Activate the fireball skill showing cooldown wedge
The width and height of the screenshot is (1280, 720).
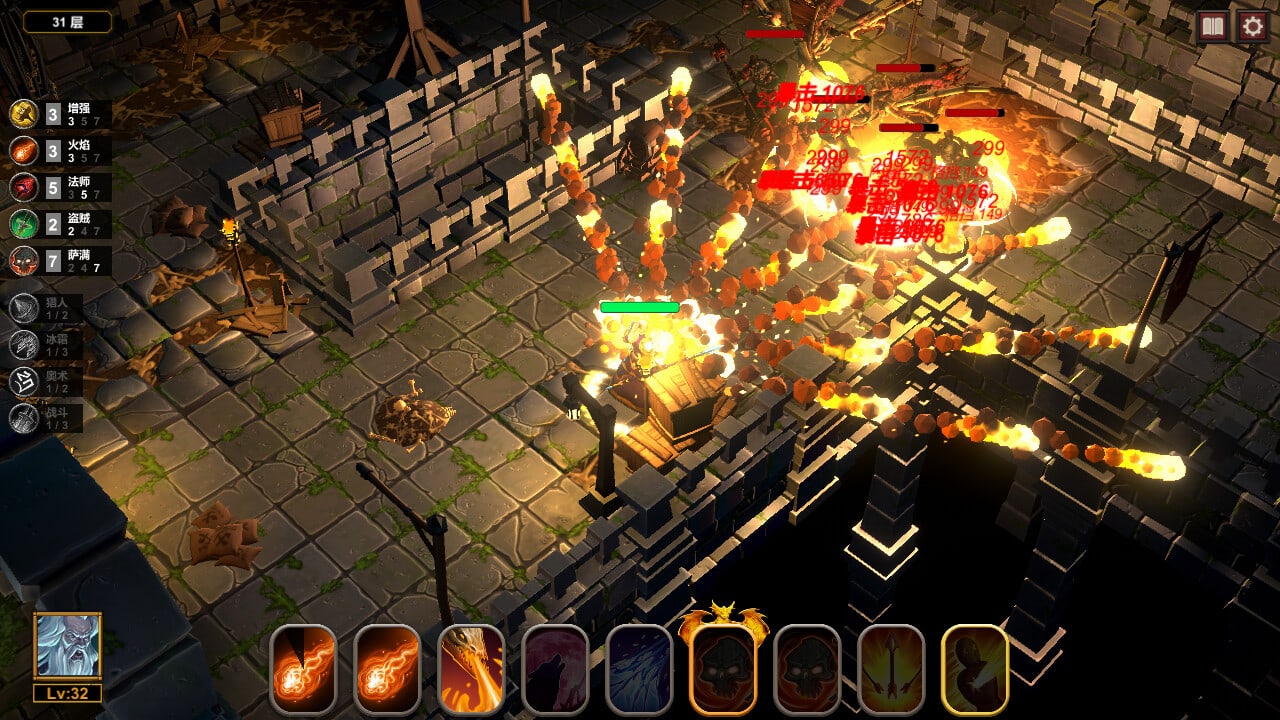pos(303,669)
